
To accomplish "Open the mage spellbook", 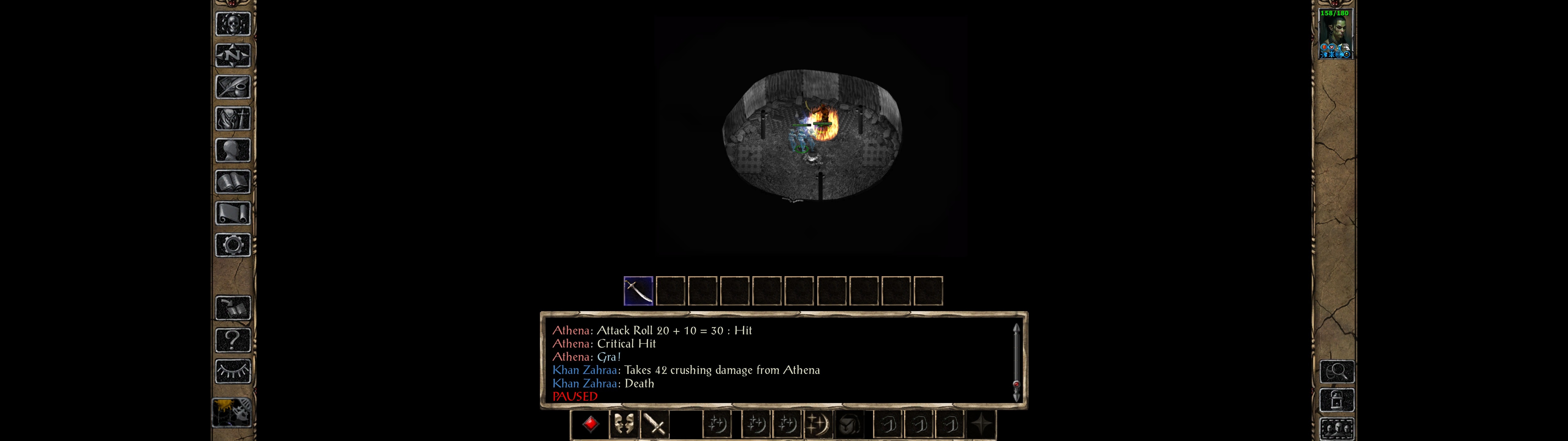I will (232, 182).
